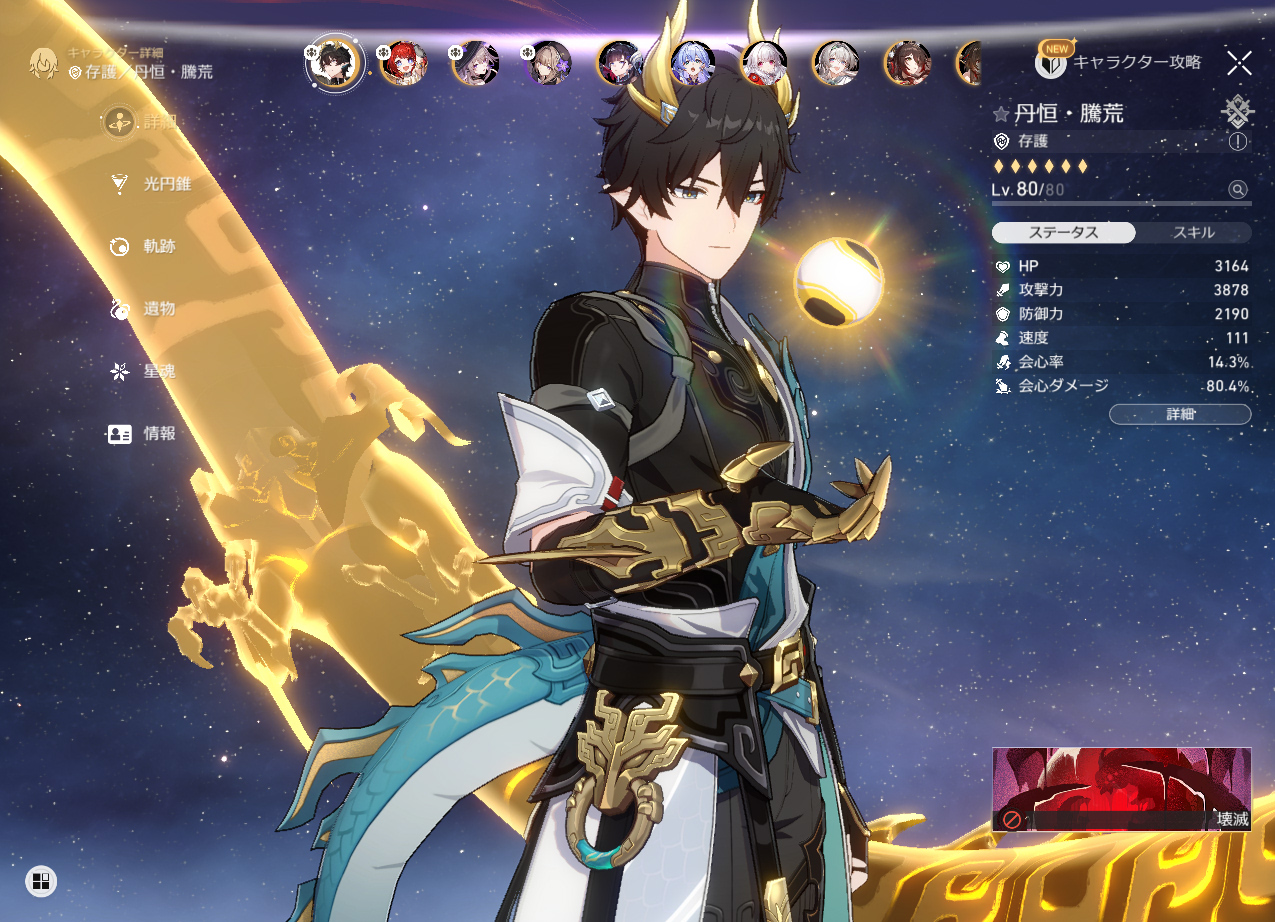Go to the 軌跡 traces menu

(x=146, y=246)
